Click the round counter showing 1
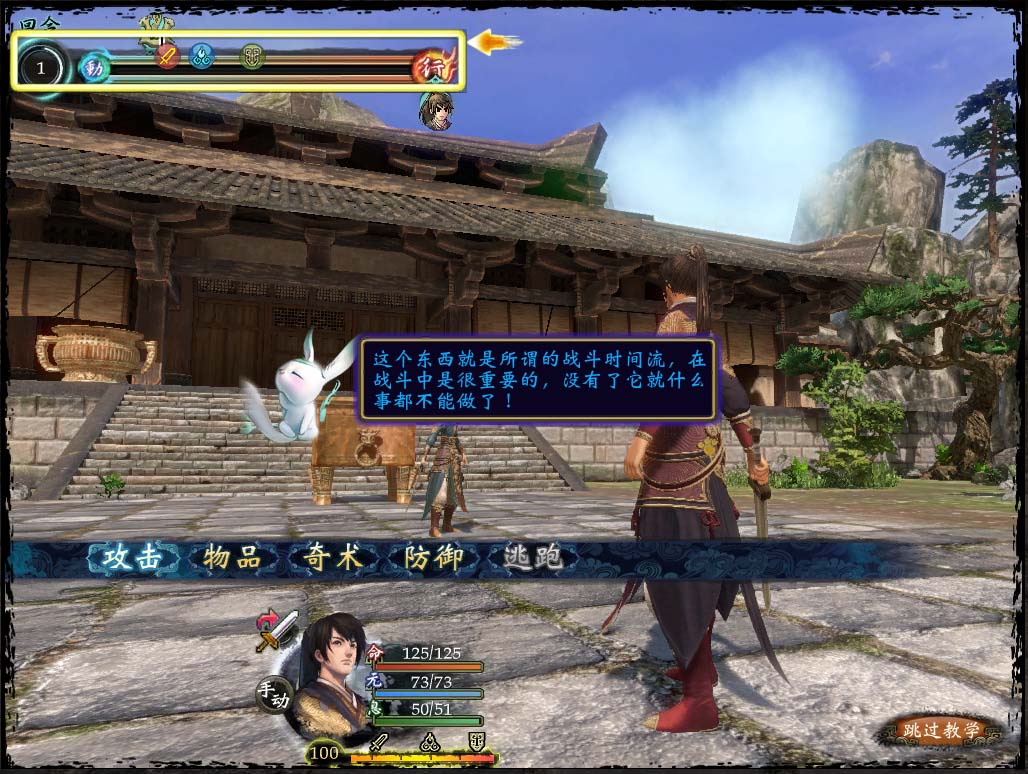 (41, 68)
